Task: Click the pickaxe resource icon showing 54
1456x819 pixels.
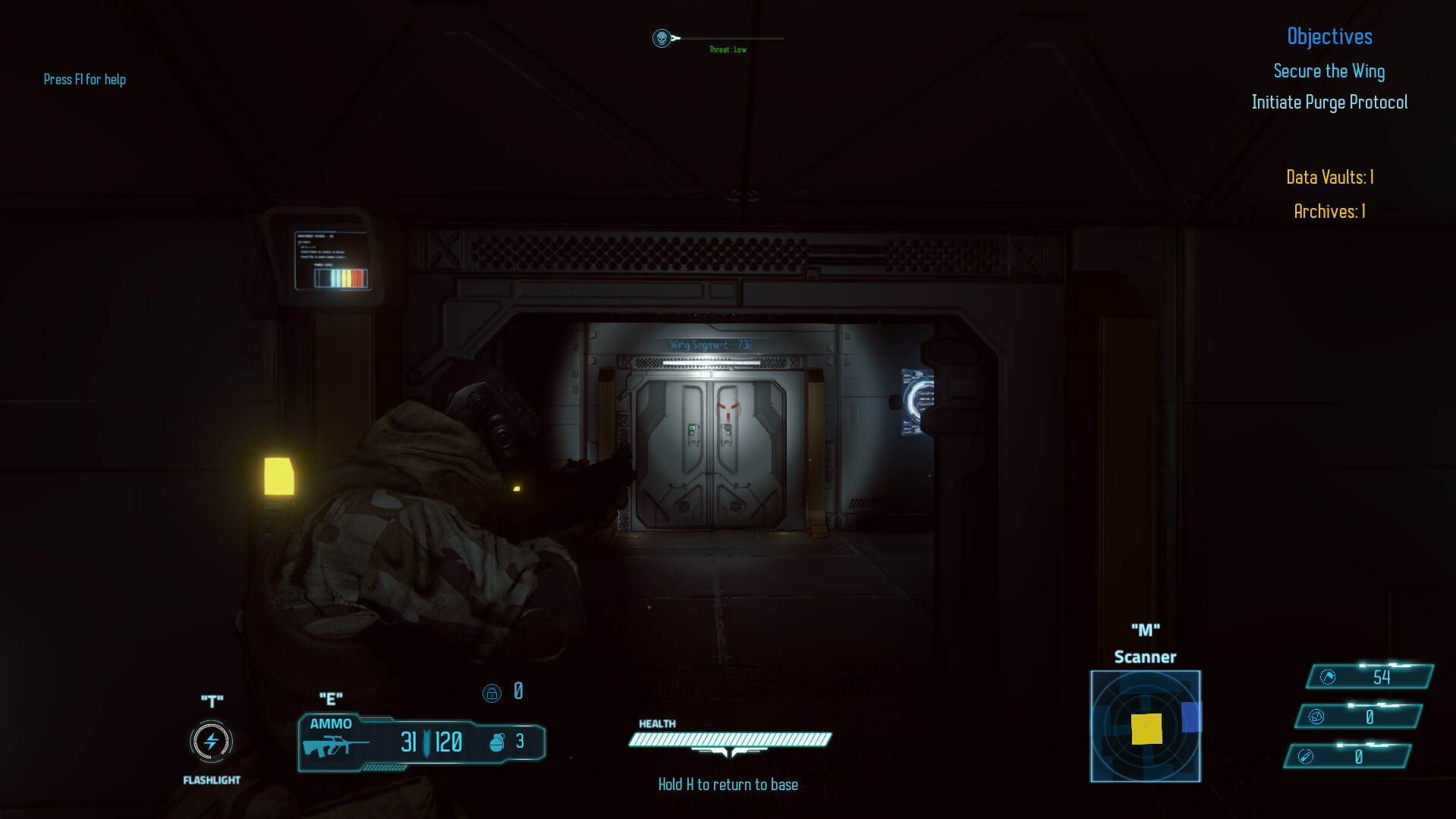Action: (1327, 676)
